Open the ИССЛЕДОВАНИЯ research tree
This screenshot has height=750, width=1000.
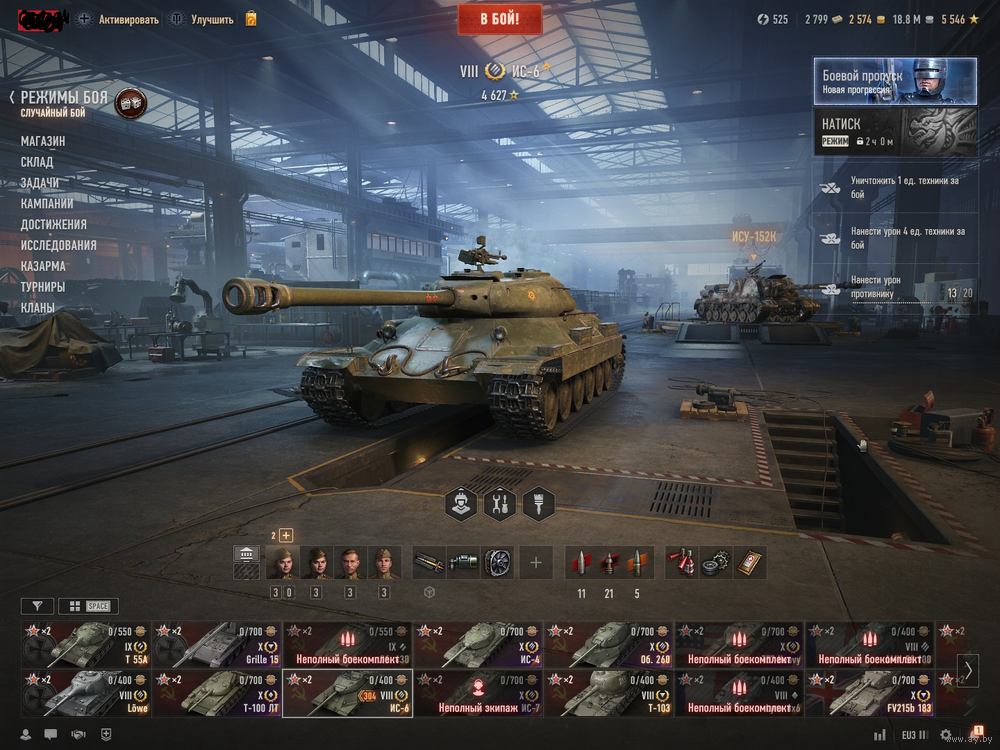click(x=59, y=245)
